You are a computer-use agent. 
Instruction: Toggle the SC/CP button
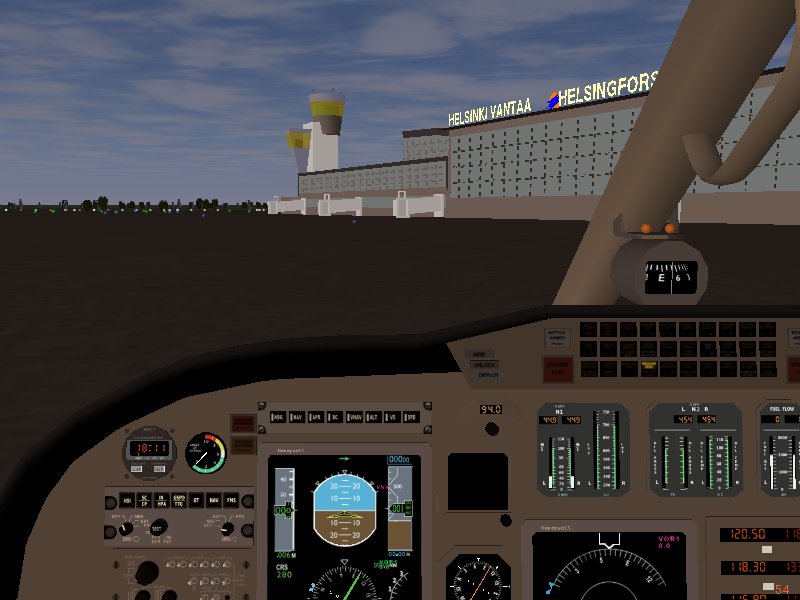coord(144,499)
